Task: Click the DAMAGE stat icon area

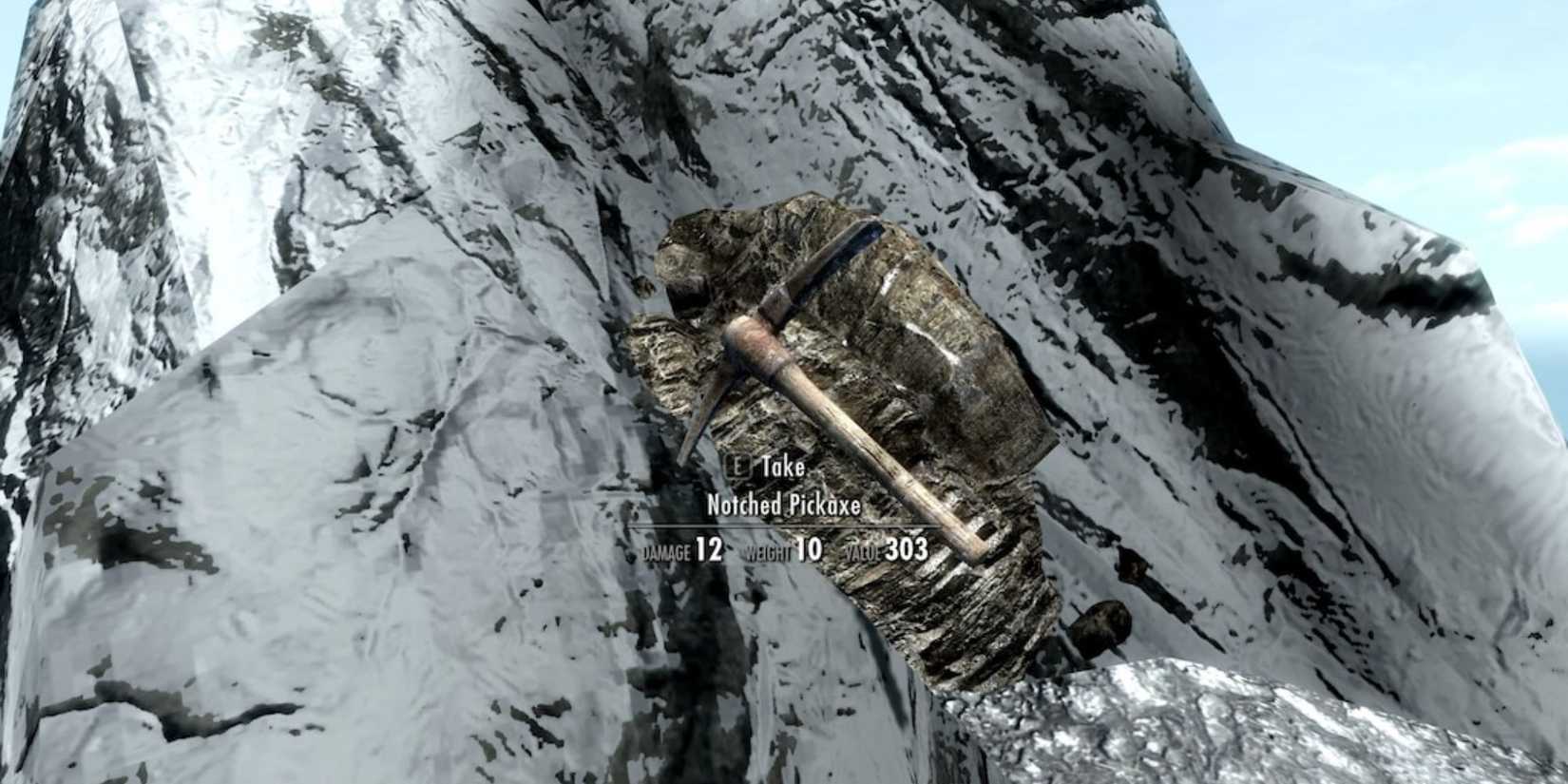Action: pos(665,549)
